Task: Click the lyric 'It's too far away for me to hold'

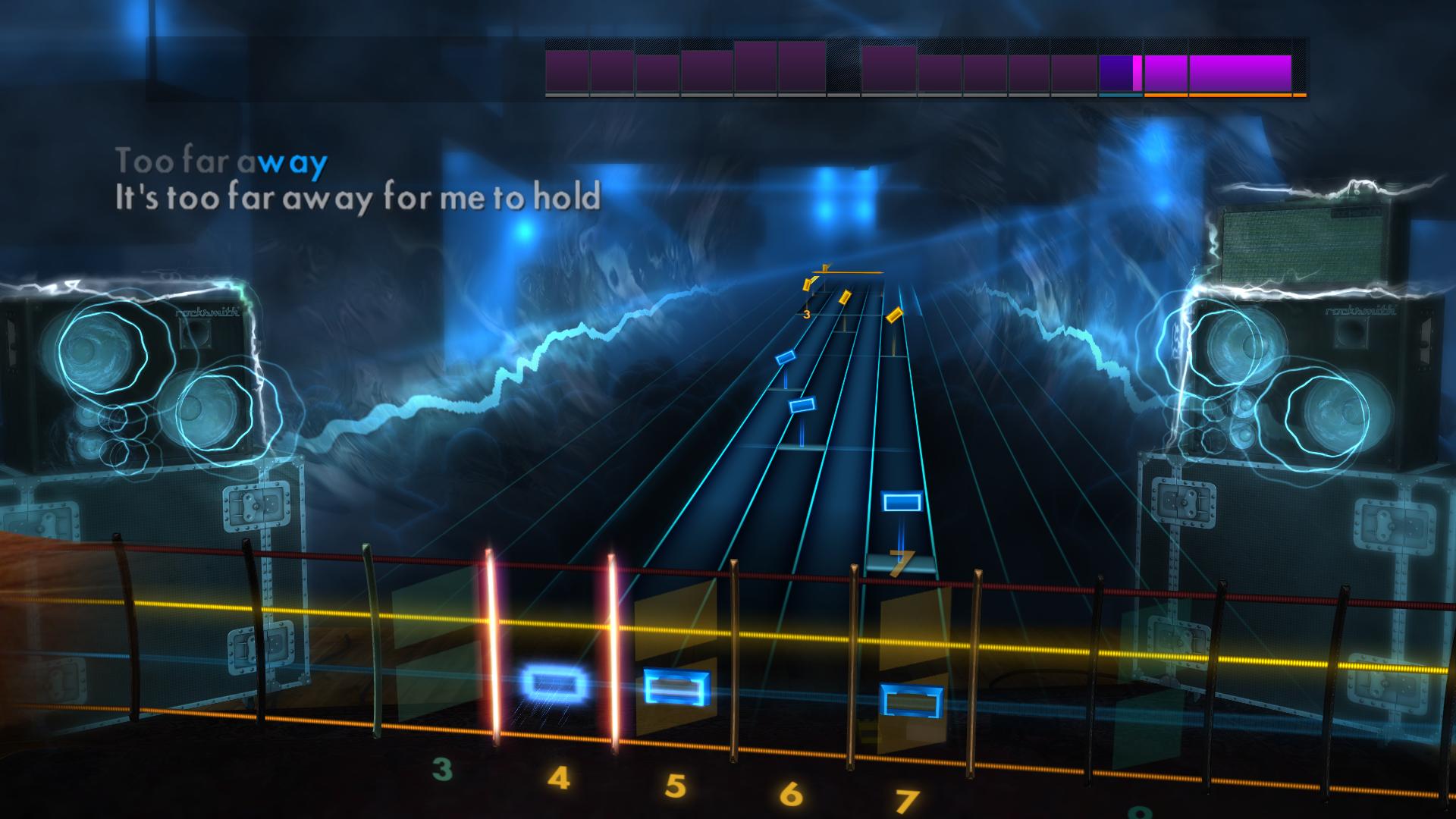Action: (356, 199)
